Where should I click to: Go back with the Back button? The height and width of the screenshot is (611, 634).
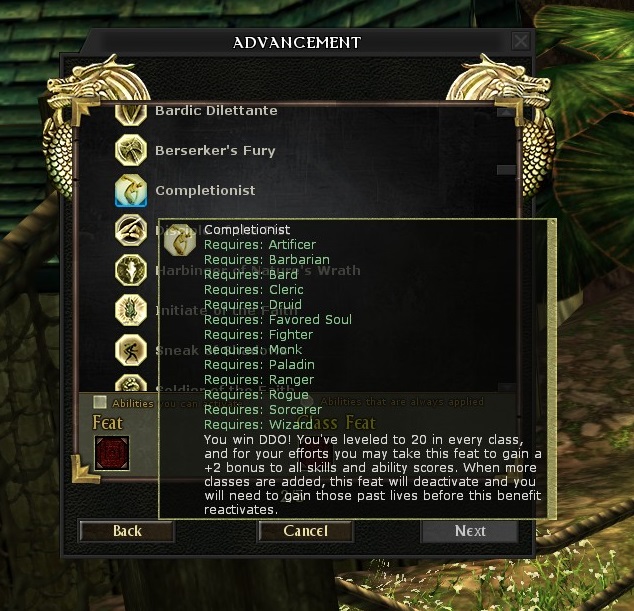tap(127, 531)
